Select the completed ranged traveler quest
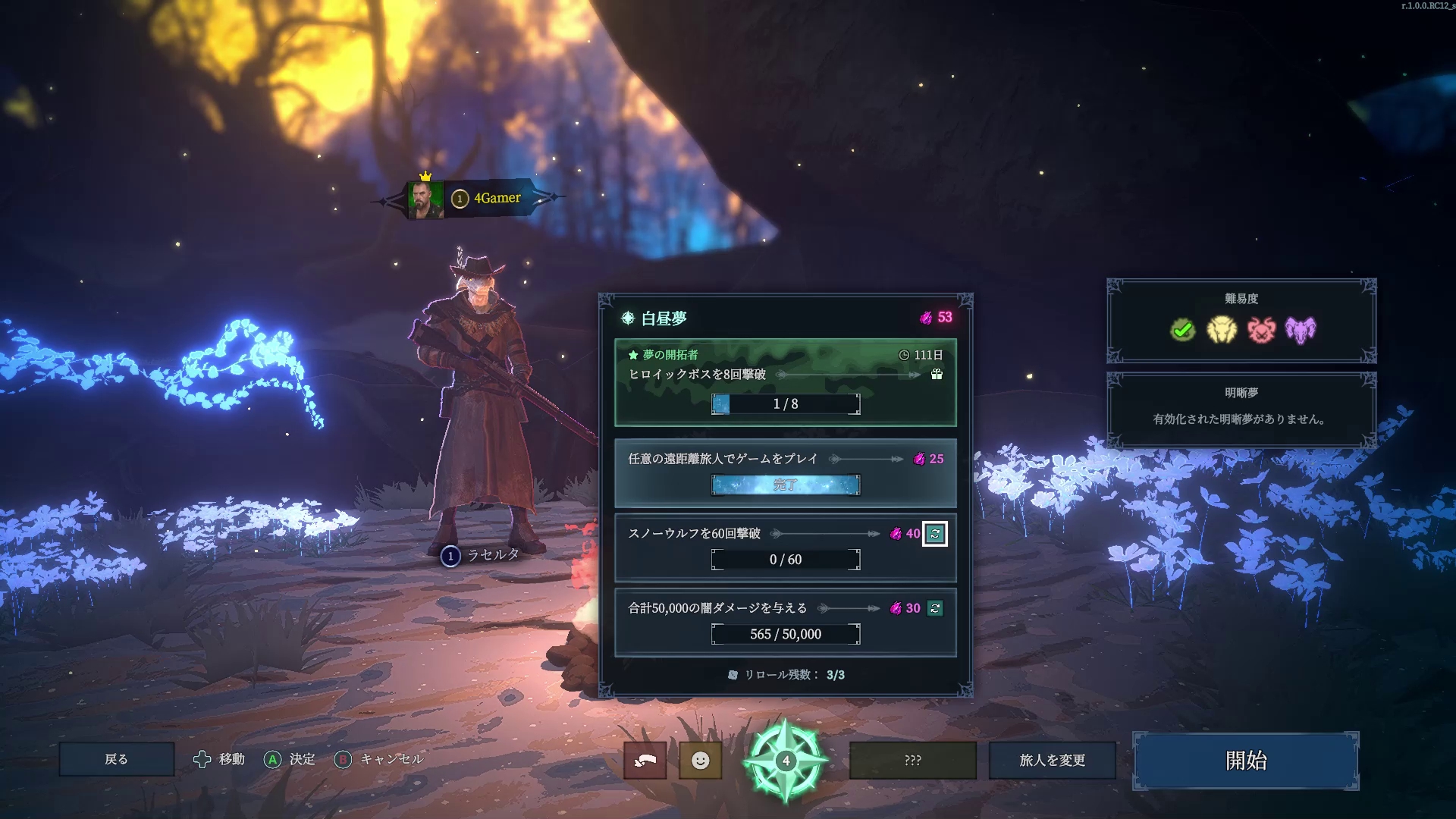This screenshot has height=819, width=1456. coord(785,472)
